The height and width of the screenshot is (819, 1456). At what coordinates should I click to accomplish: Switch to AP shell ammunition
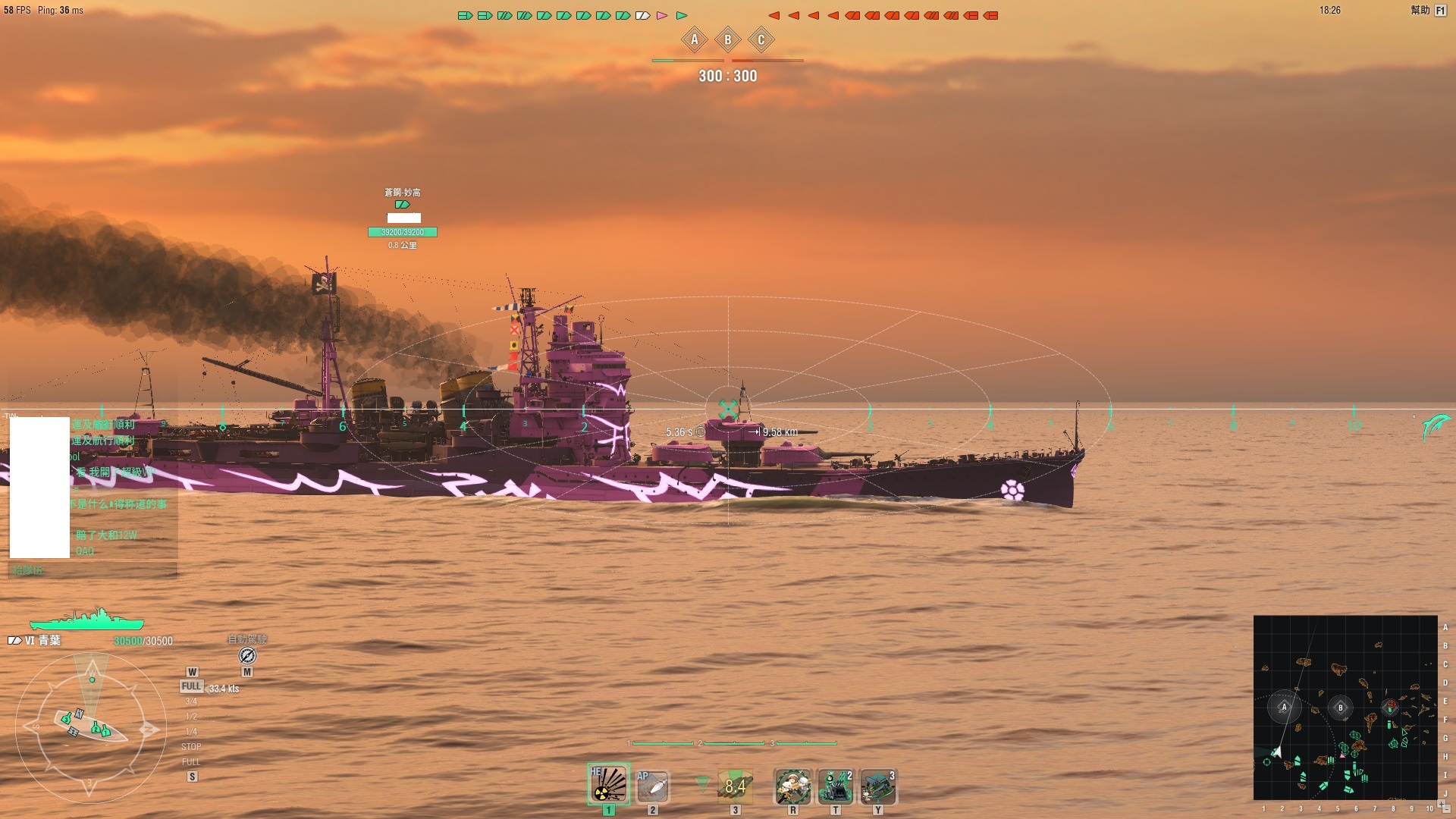coord(652,786)
